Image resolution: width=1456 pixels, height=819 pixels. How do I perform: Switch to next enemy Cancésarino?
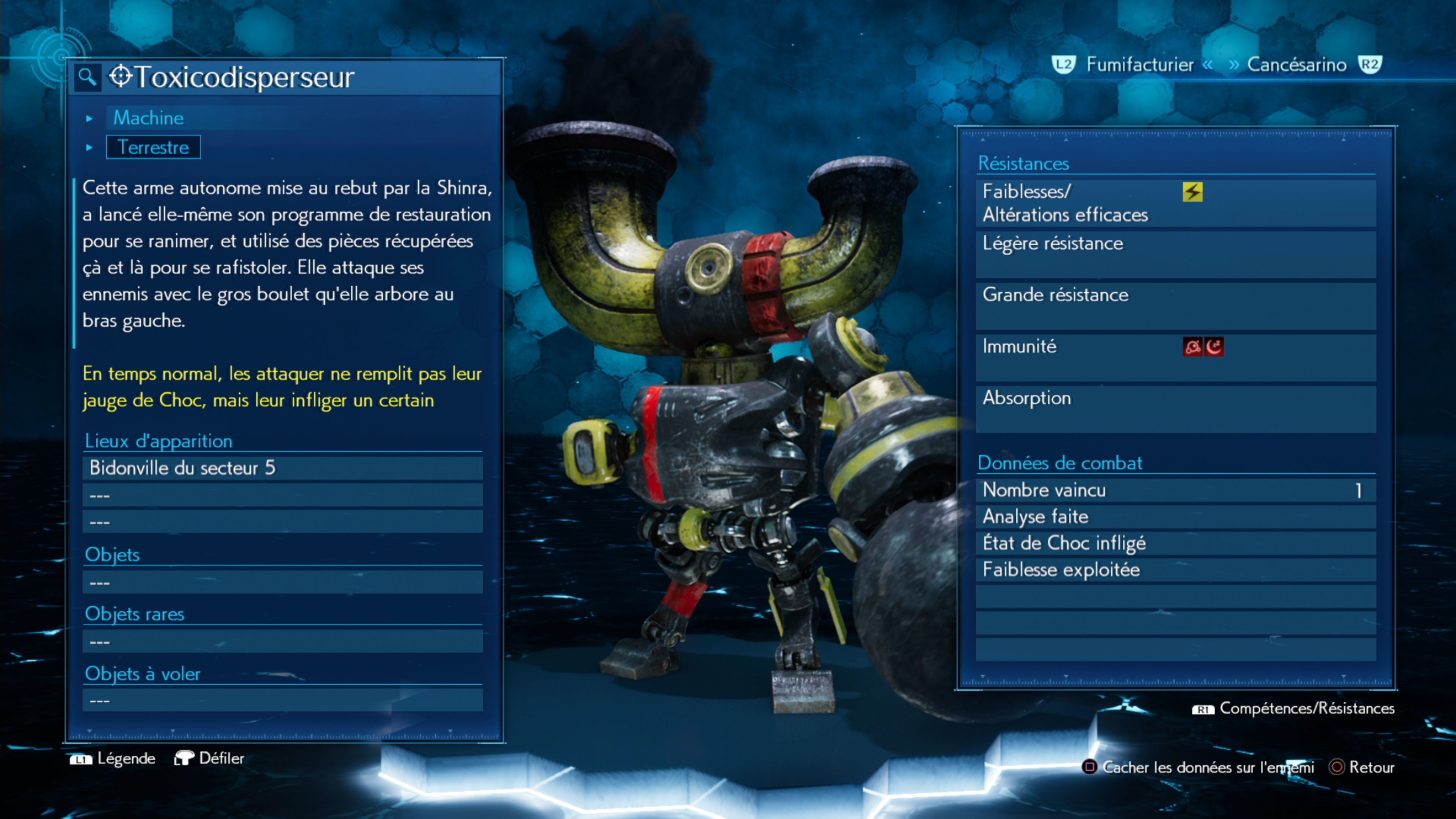click(1297, 65)
